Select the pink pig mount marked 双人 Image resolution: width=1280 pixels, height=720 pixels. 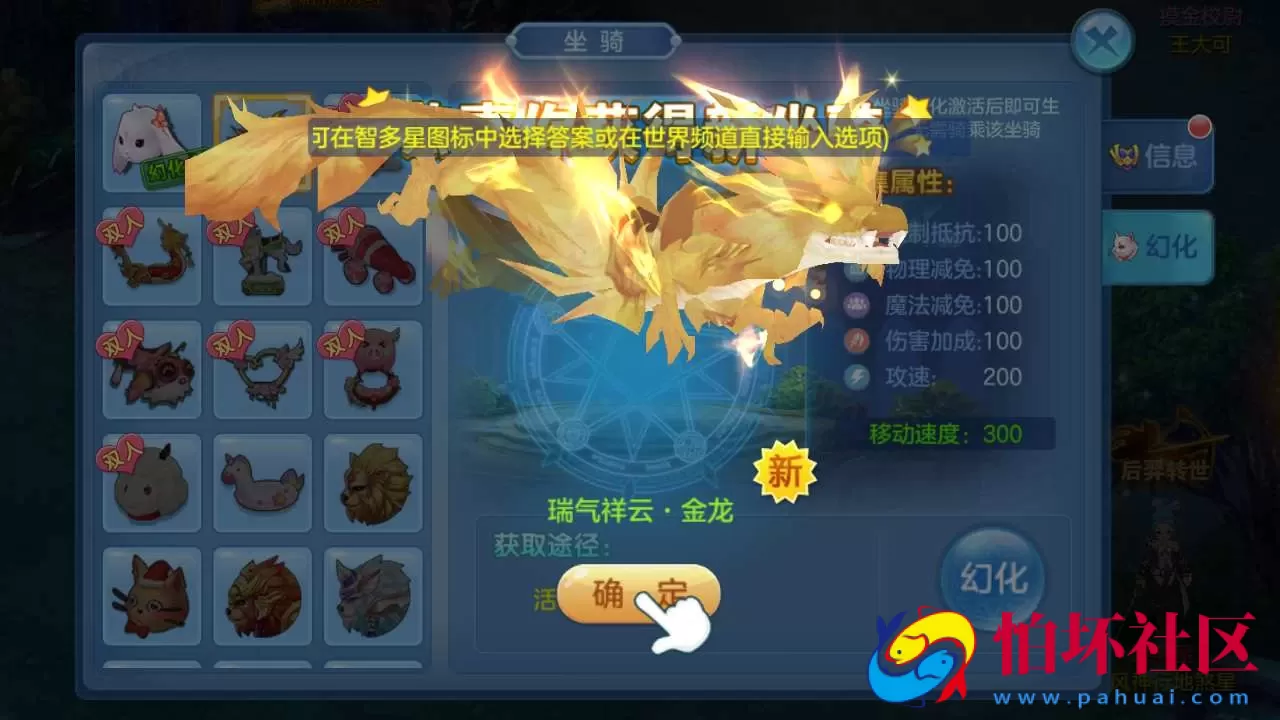click(374, 368)
